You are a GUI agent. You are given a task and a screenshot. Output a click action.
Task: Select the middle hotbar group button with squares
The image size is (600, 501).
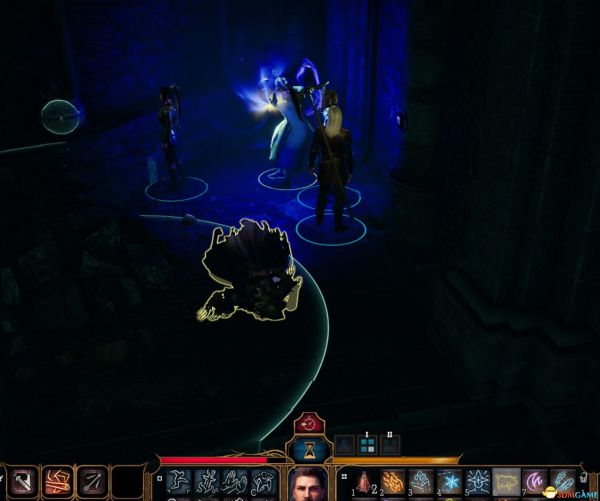coord(367,446)
